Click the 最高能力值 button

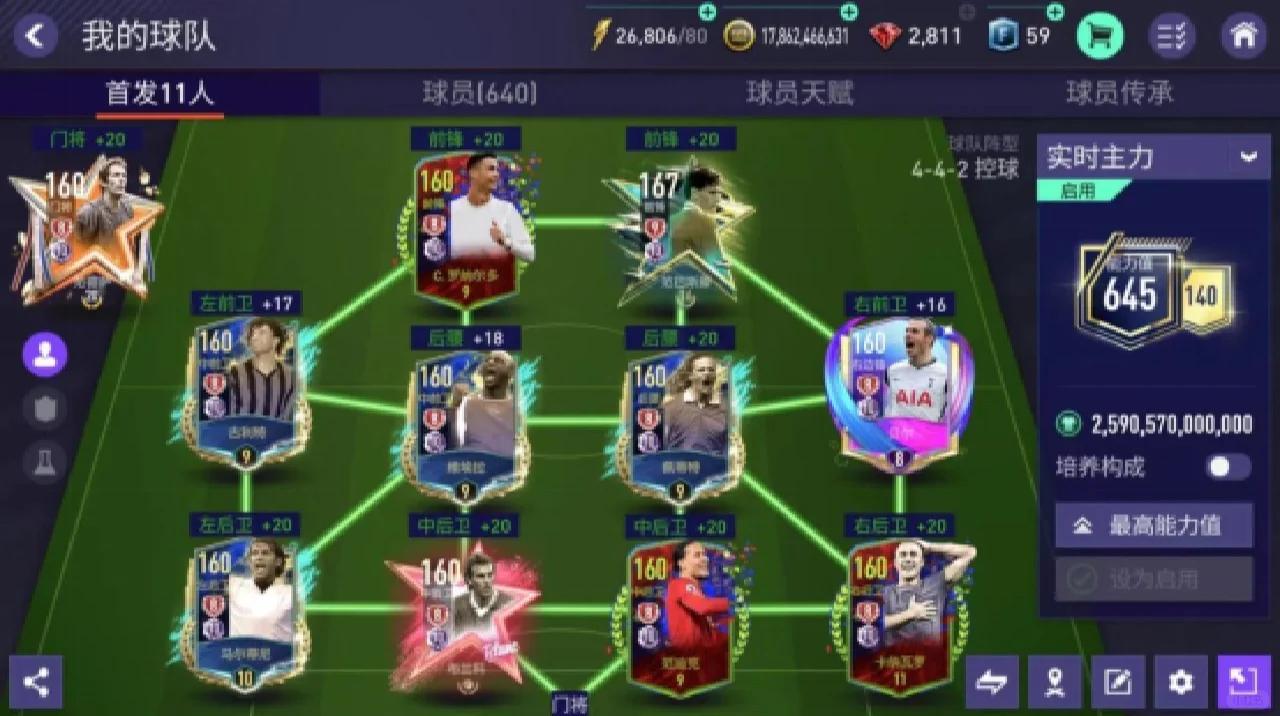(x=1154, y=526)
